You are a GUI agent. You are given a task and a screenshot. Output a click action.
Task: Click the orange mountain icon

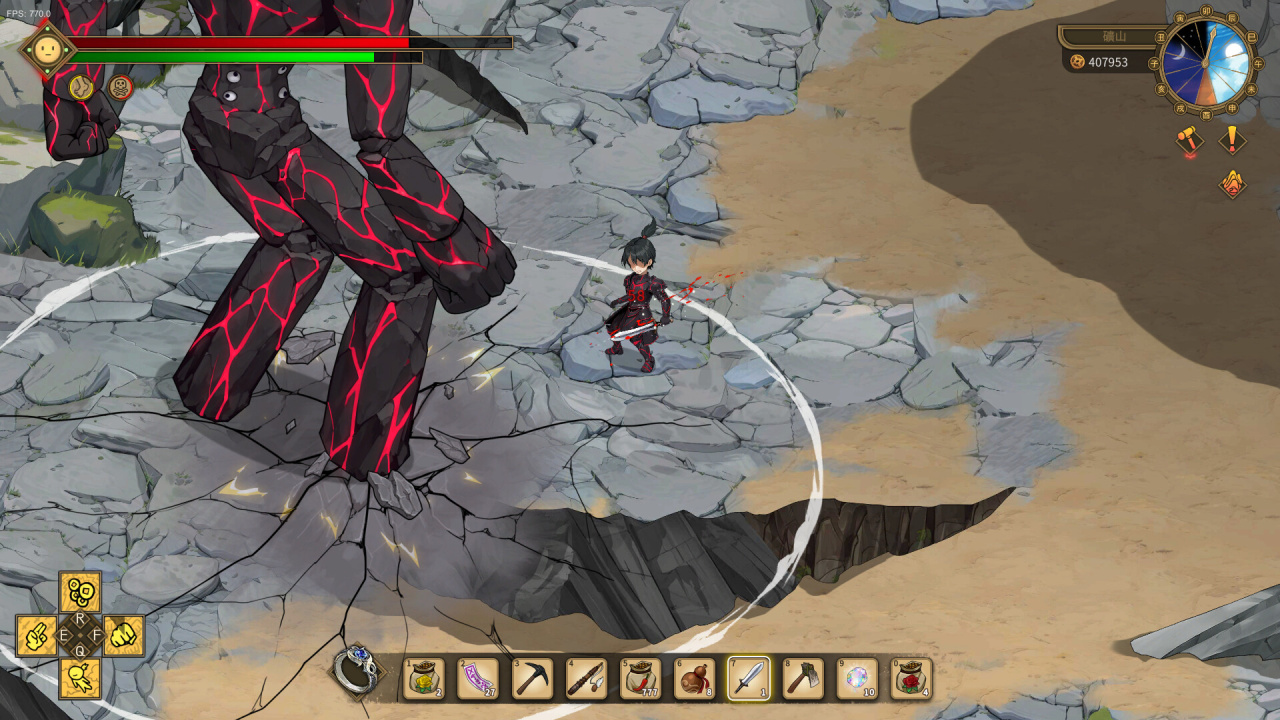pos(1232,183)
